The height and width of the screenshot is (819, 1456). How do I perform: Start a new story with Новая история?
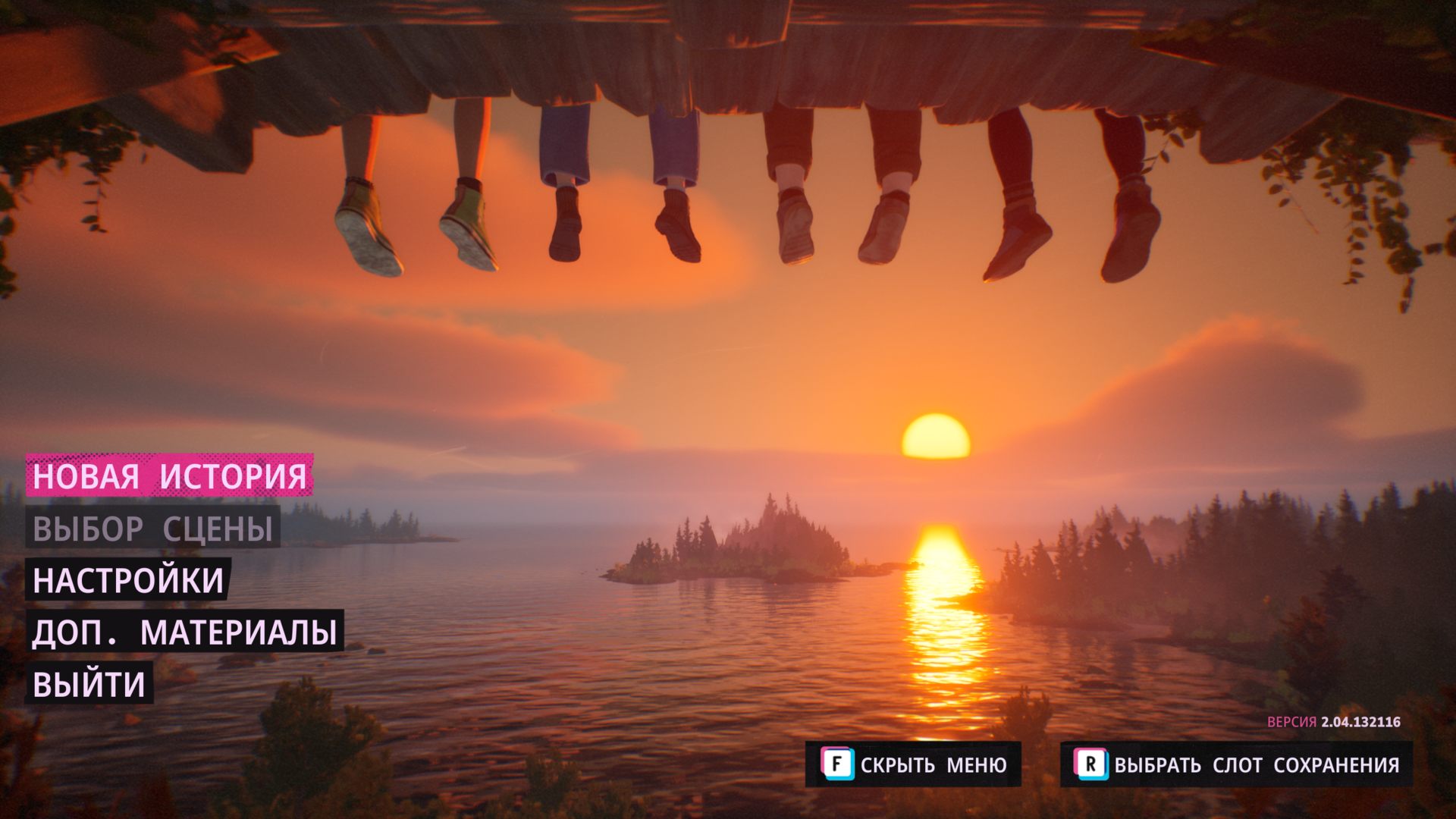(169, 476)
